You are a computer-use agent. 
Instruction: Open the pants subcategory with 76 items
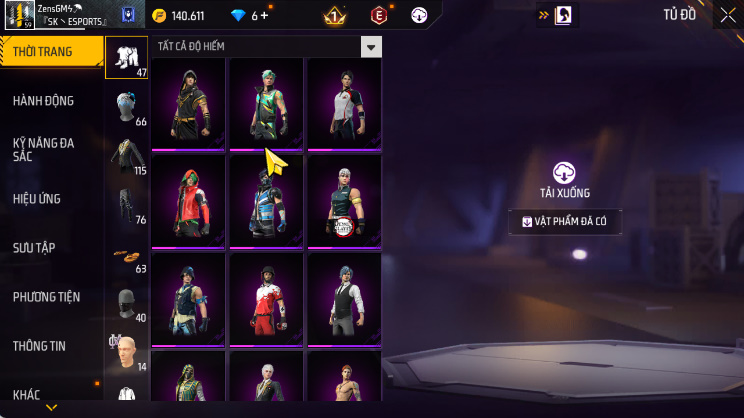tap(127, 206)
